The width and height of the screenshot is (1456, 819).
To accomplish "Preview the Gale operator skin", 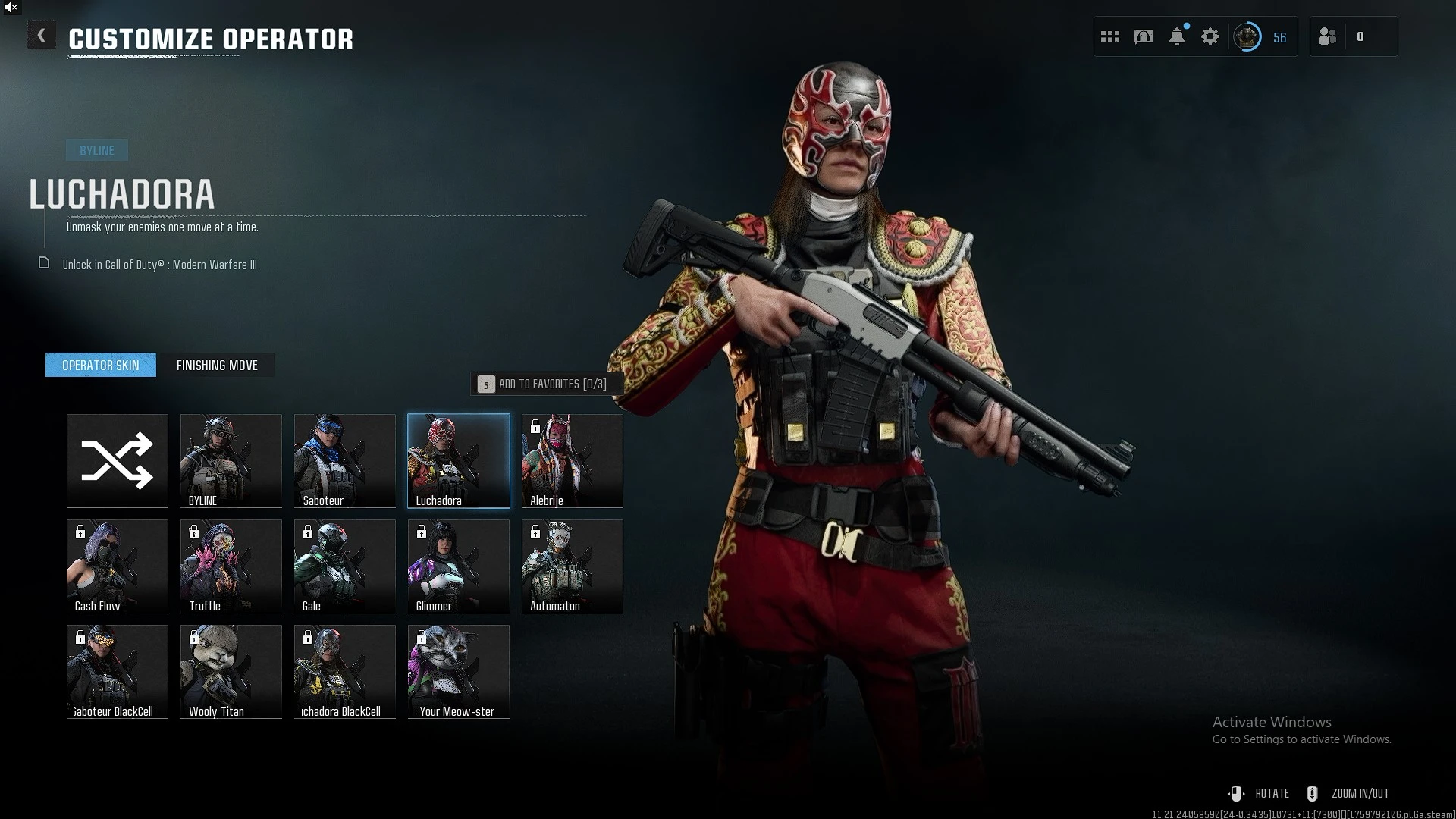I will pos(345,566).
